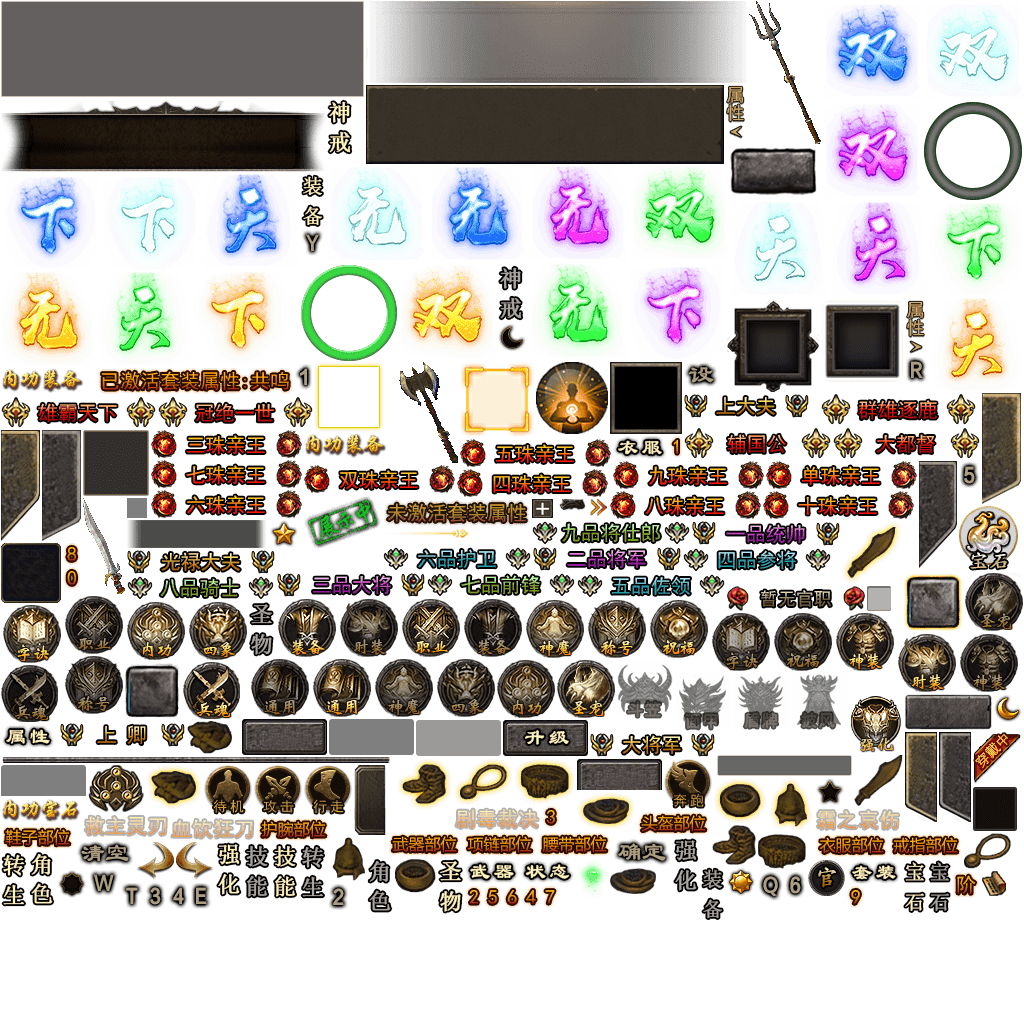
Task: Open the 宝石 gem round icon
Action: point(988,535)
